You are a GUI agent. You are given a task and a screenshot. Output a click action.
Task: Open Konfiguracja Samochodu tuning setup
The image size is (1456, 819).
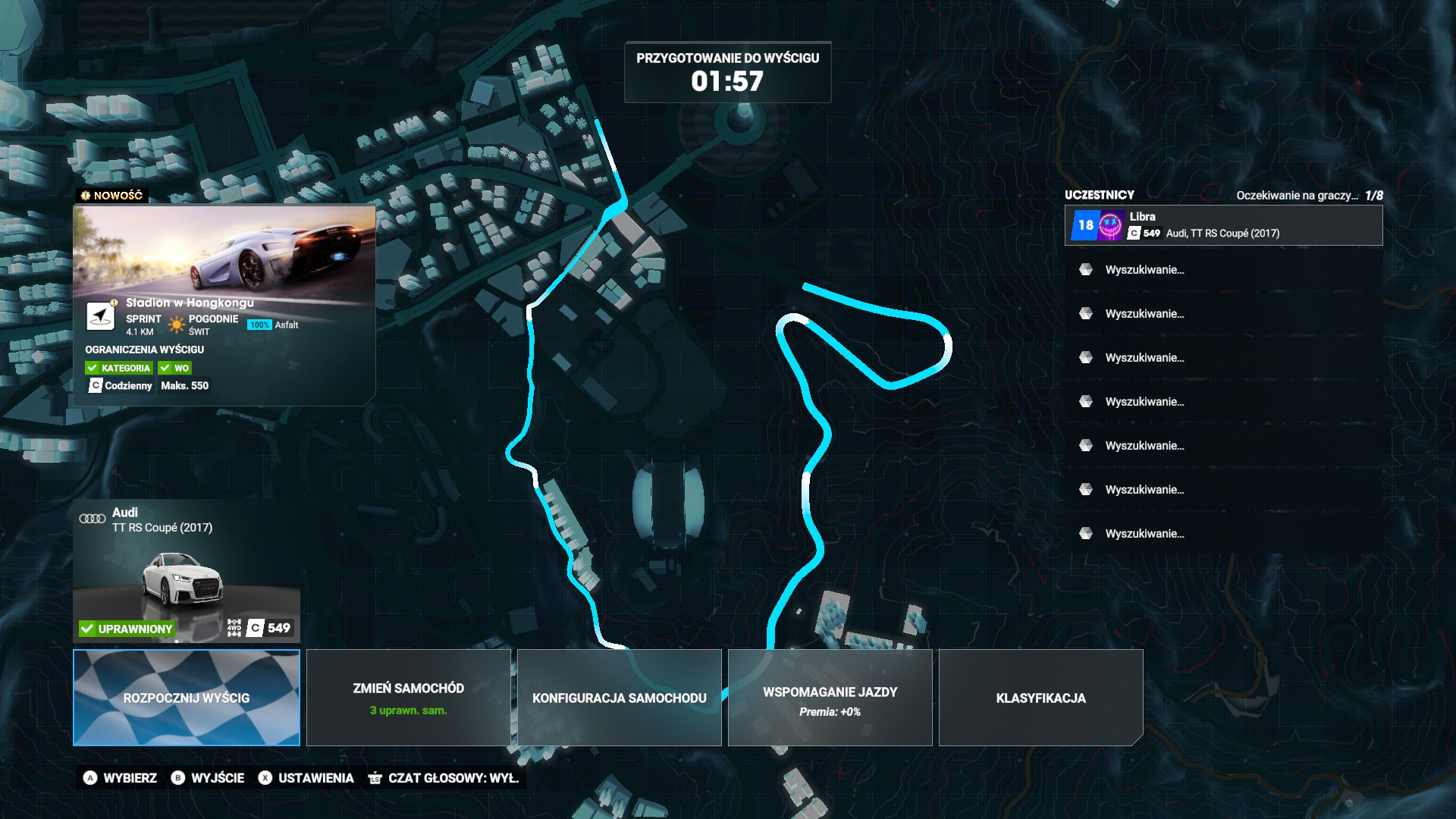pyautogui.click(x=619, y=698)
